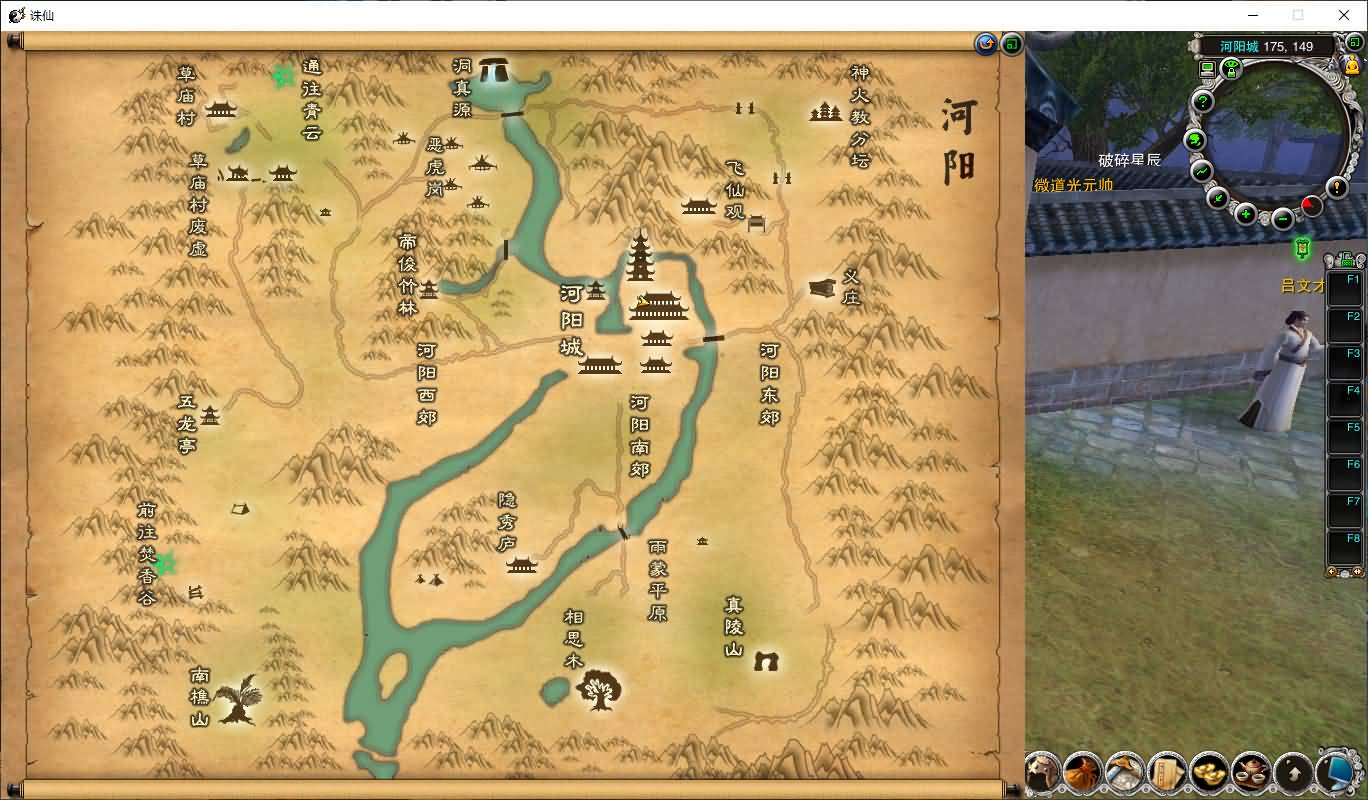1368x800 pixels.
Task: Zoom in the minimap using the plus icon
Action: click(x=1245, y=214)
